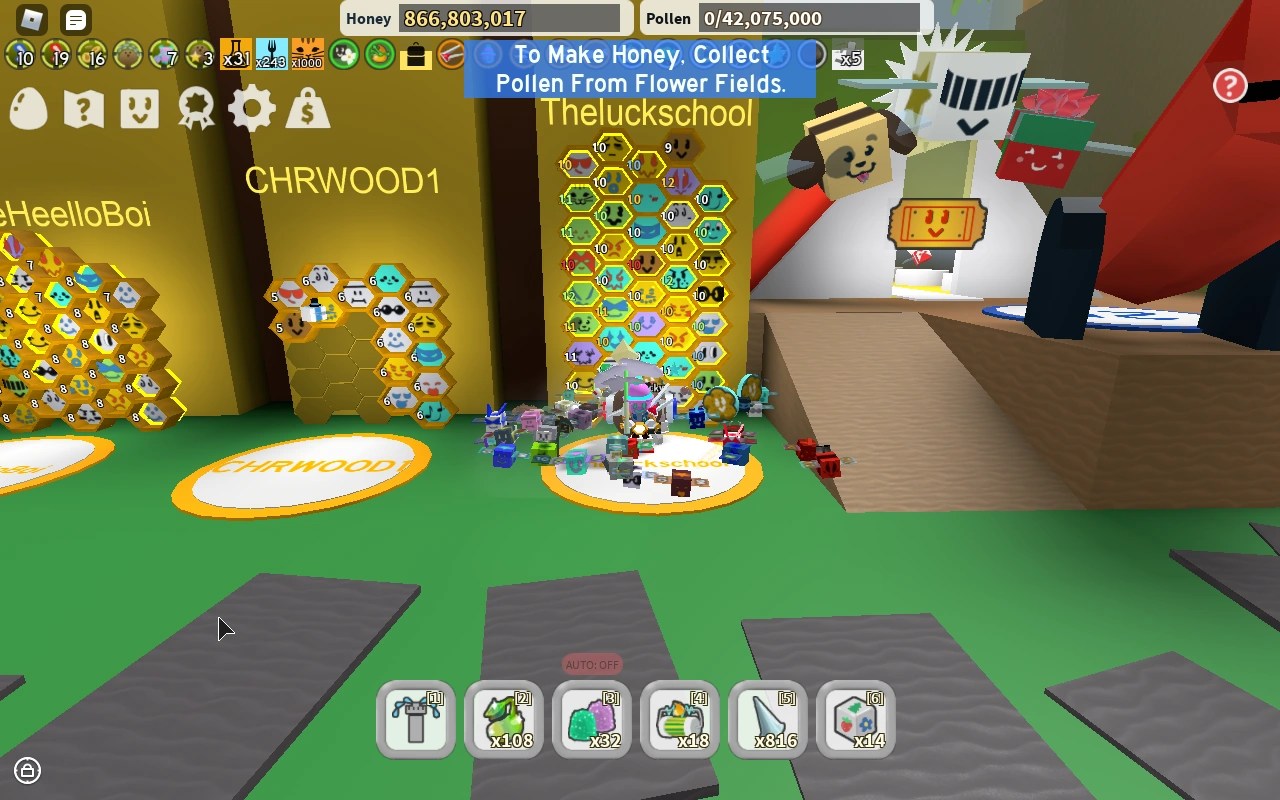Click the red help question mark
This screenshot has width=1280, height=800.
(x=1228, y=86)
